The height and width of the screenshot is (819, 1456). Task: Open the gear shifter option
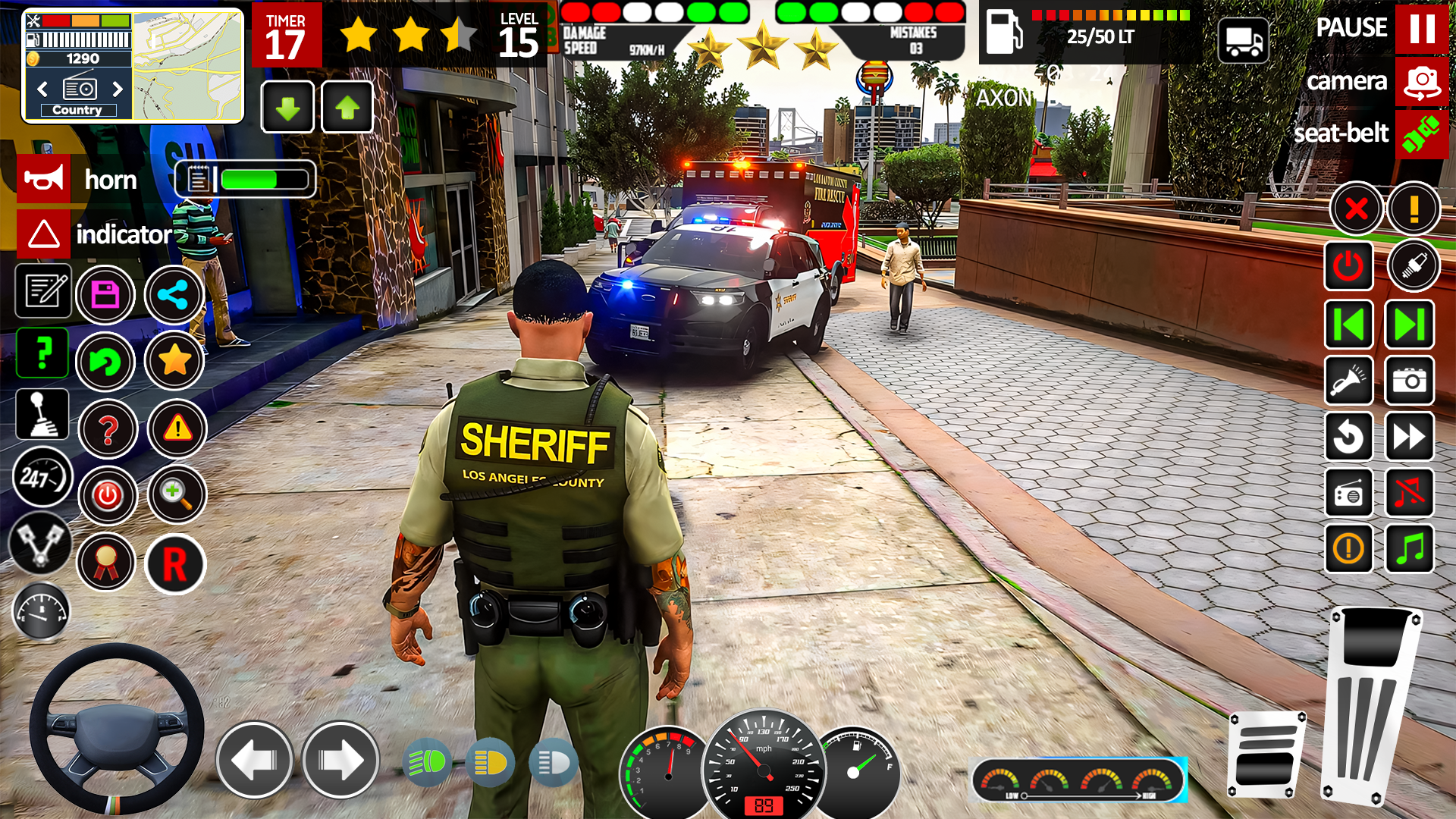tap(42, 413)
